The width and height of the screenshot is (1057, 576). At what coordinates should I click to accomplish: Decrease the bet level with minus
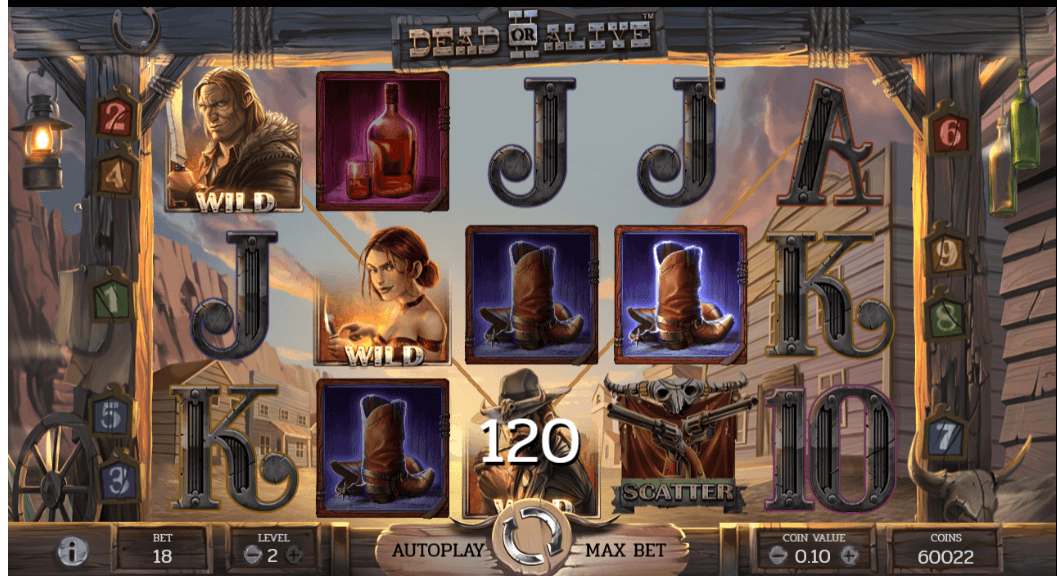coord(253,554)
